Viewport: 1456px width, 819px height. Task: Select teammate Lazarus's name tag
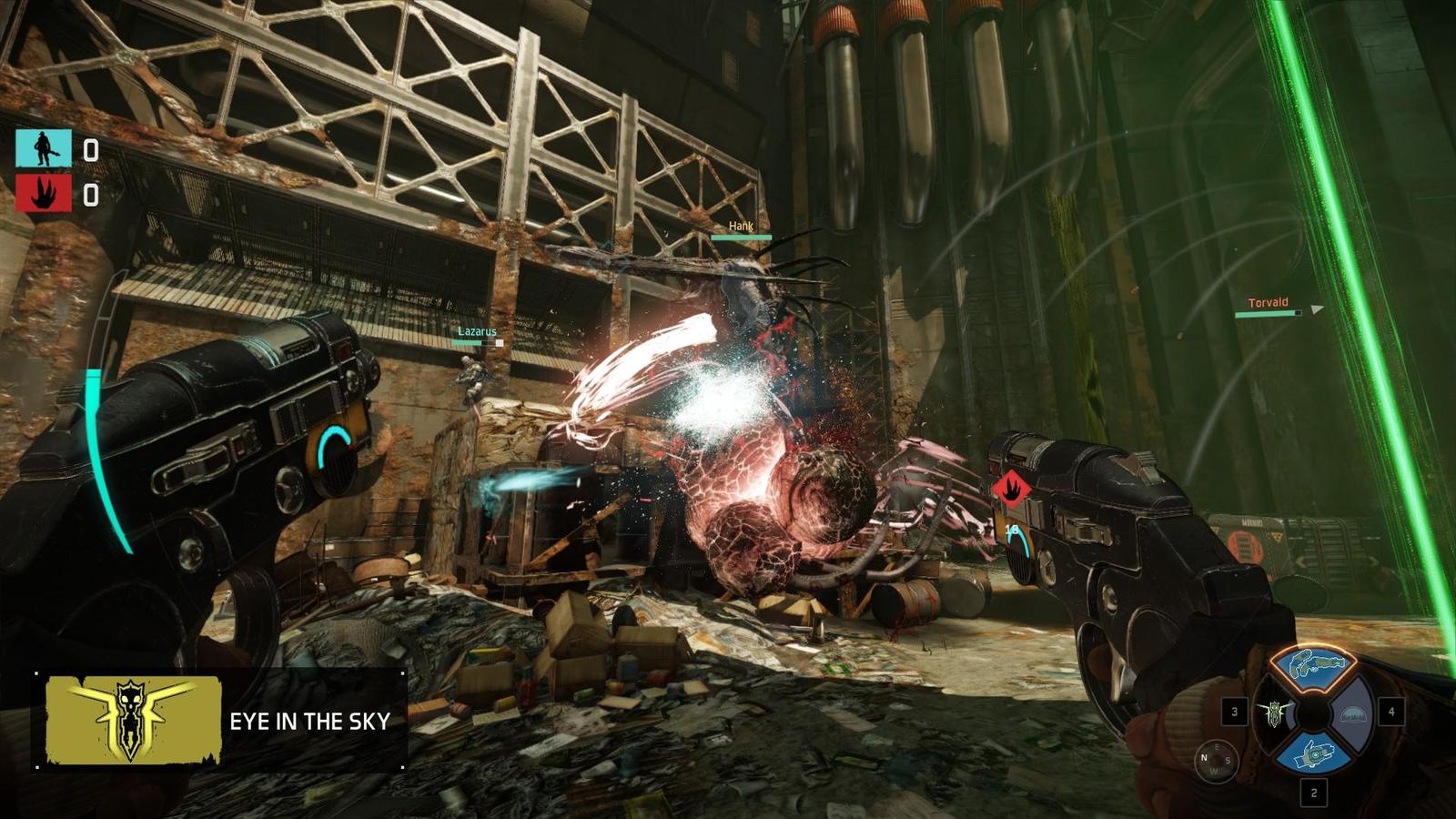coord(477,332)
